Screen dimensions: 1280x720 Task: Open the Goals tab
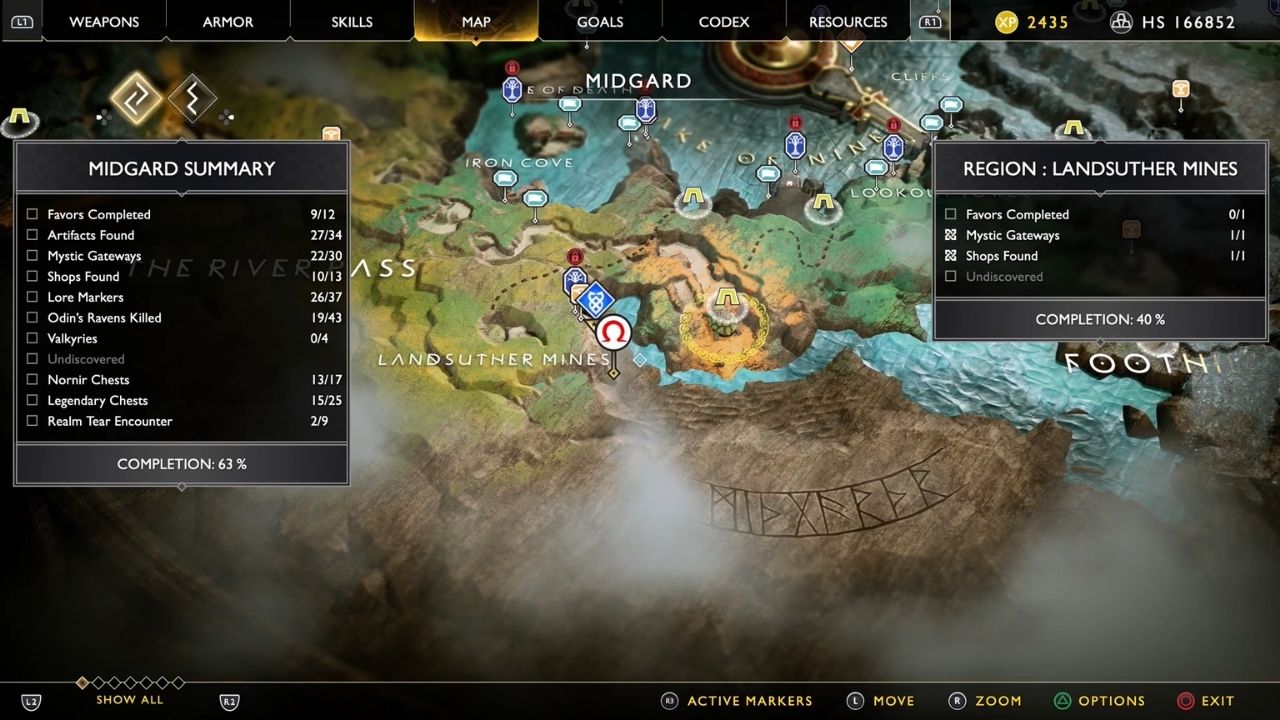tap(600, 22)
